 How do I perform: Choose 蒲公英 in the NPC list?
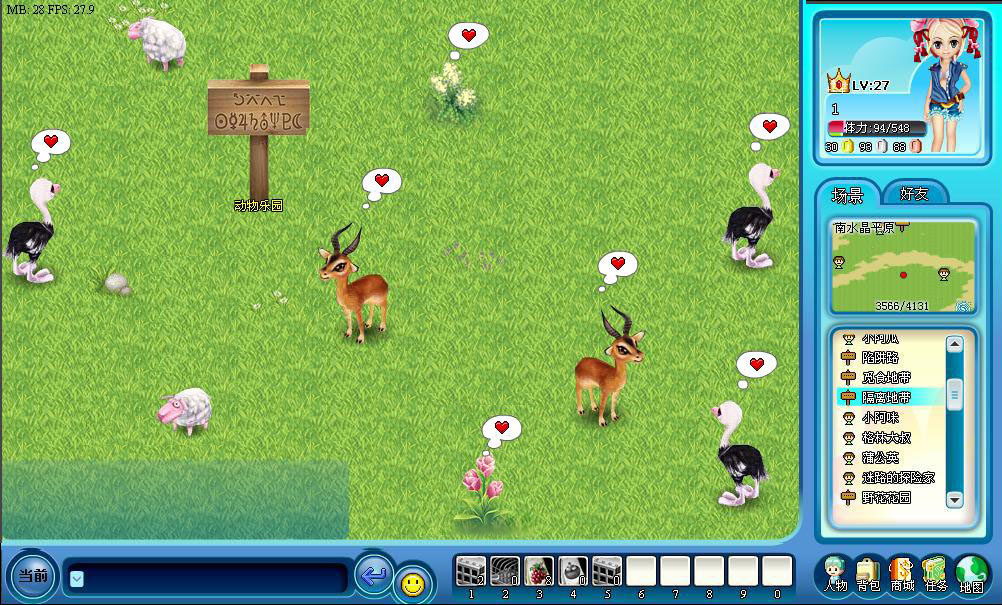coord(880,457)
